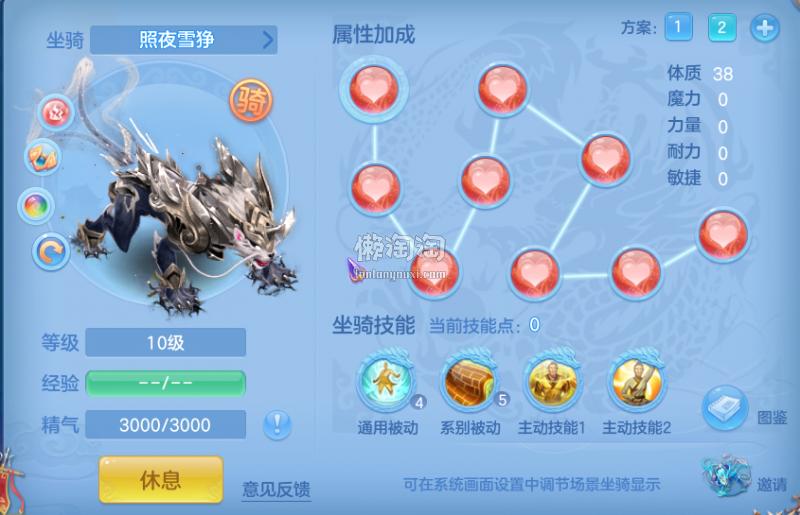The image size is (800, 515).
Task: Click the yellow 休息 rest button
Action: click(x=160, y=479)
